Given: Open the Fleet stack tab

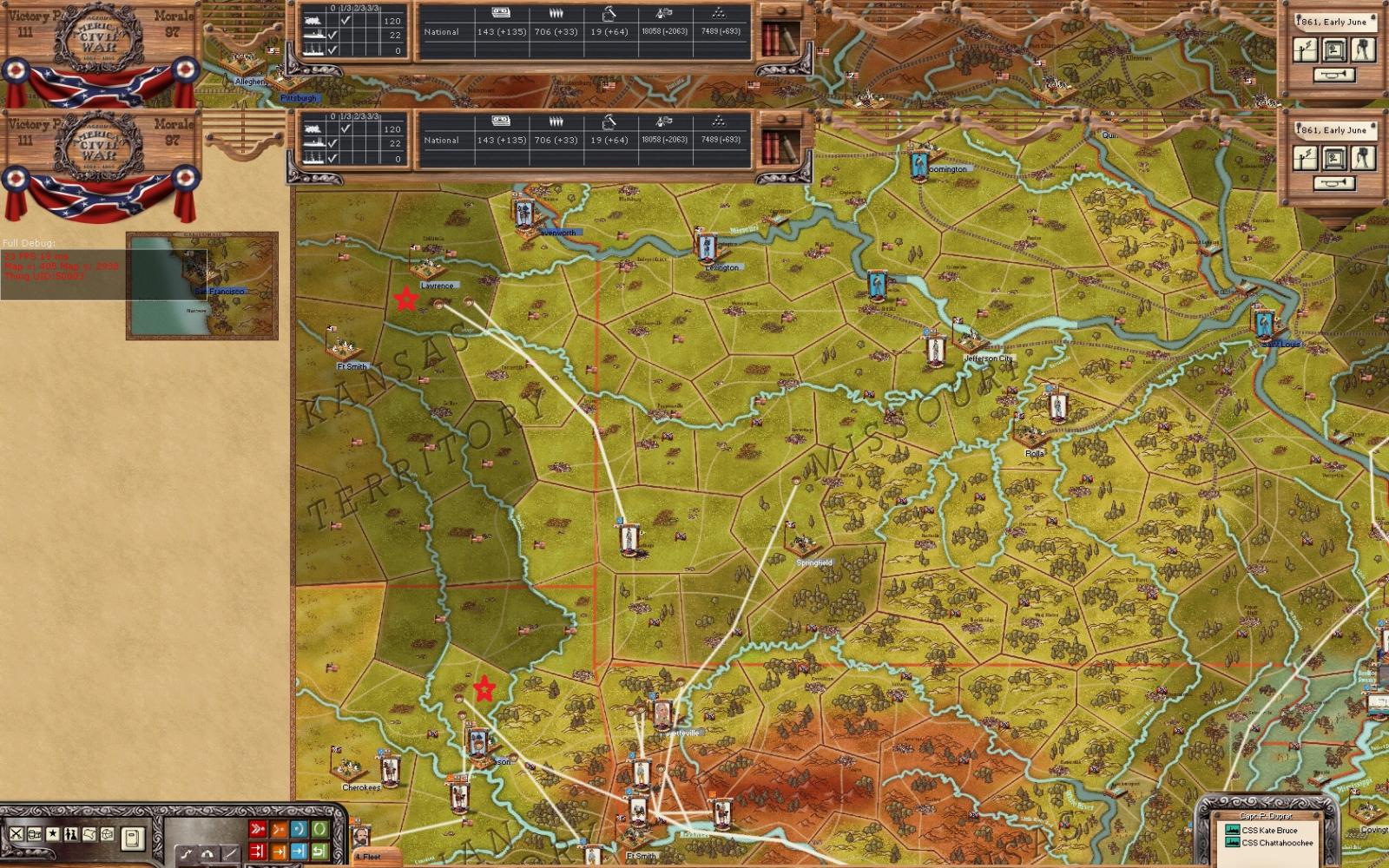Looking at the screenshot, I should [368, 857].
